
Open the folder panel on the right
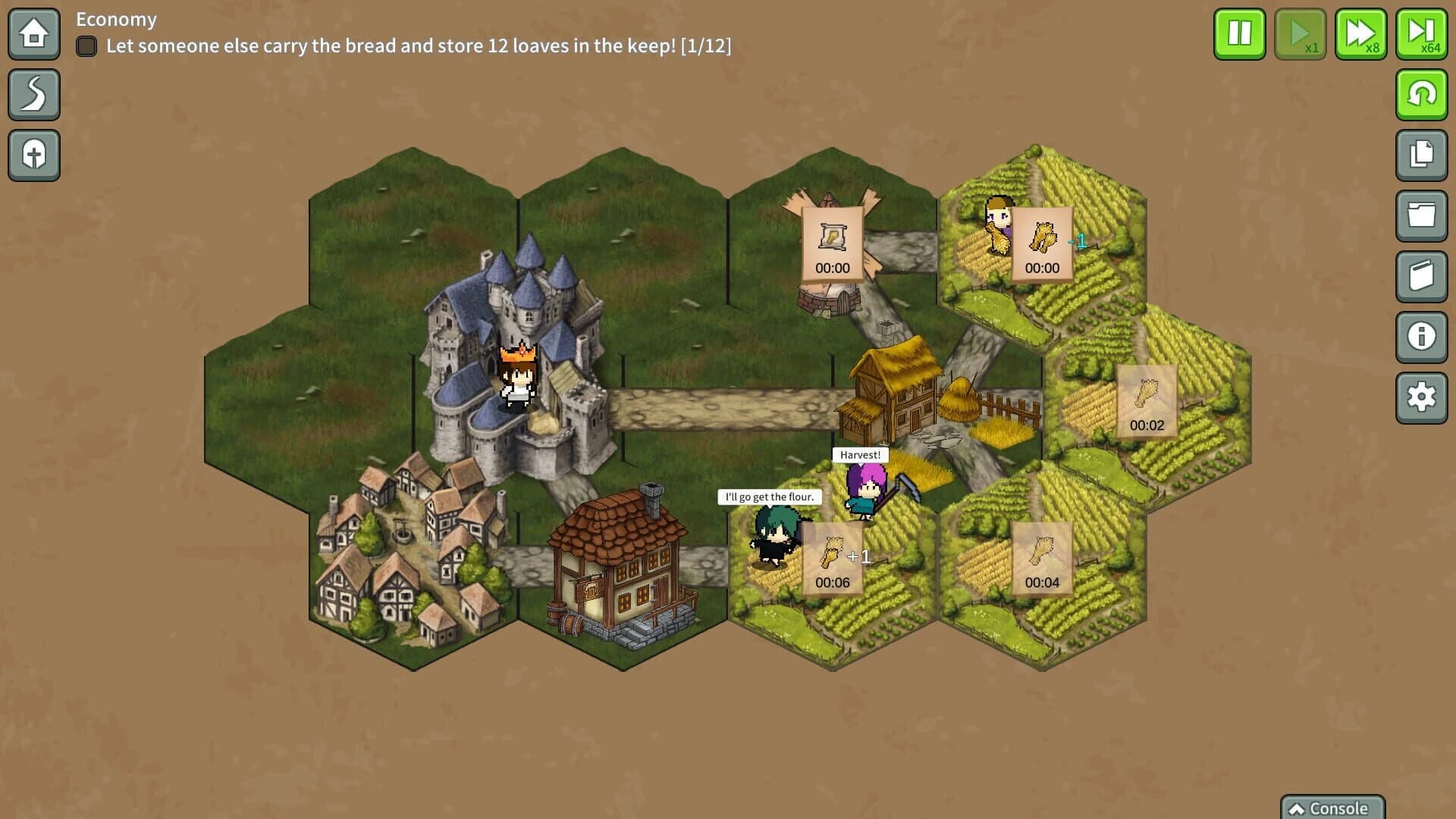click(x=1423, y=215)
